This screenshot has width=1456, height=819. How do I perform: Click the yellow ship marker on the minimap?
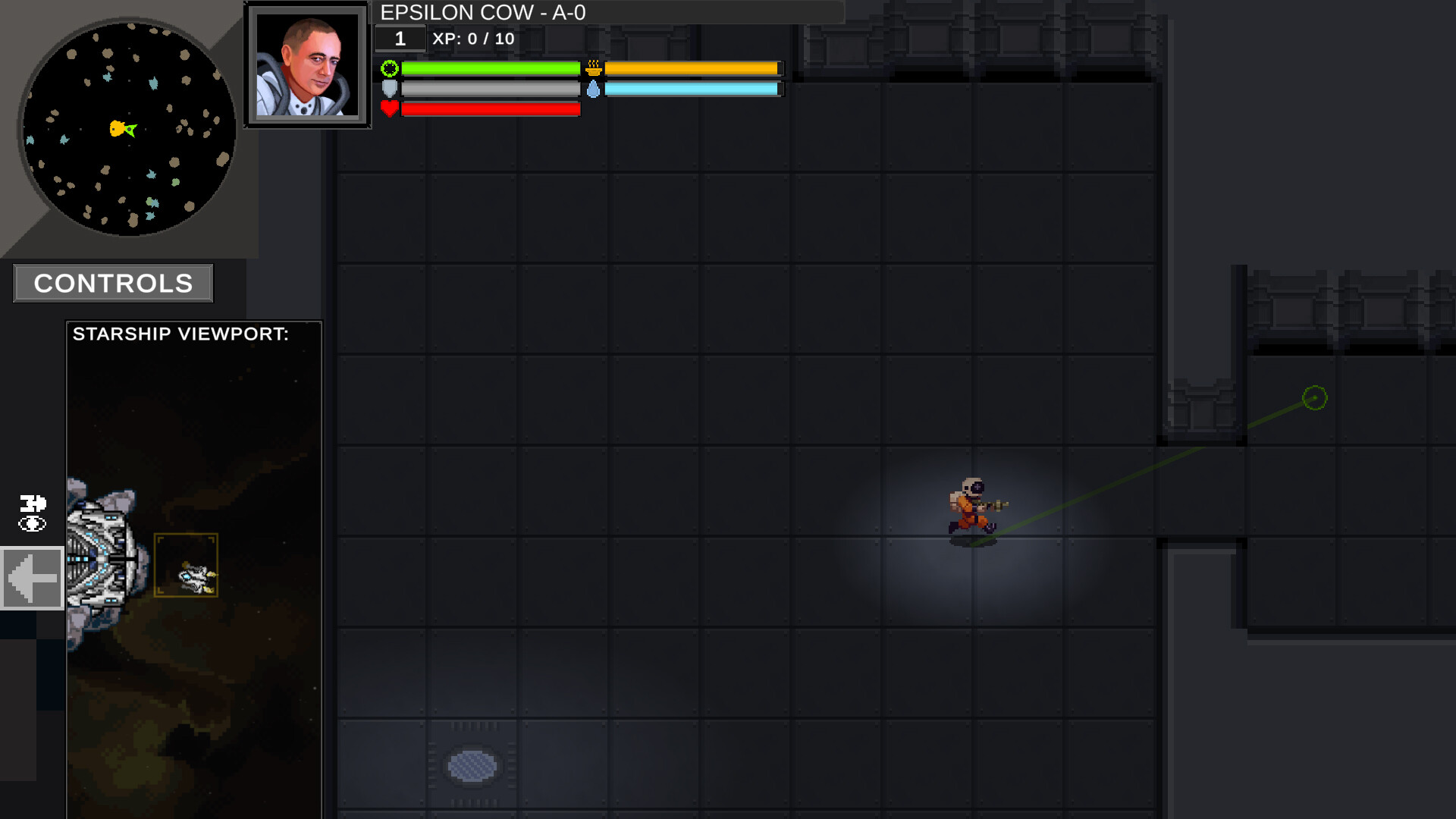click(119, 129)
